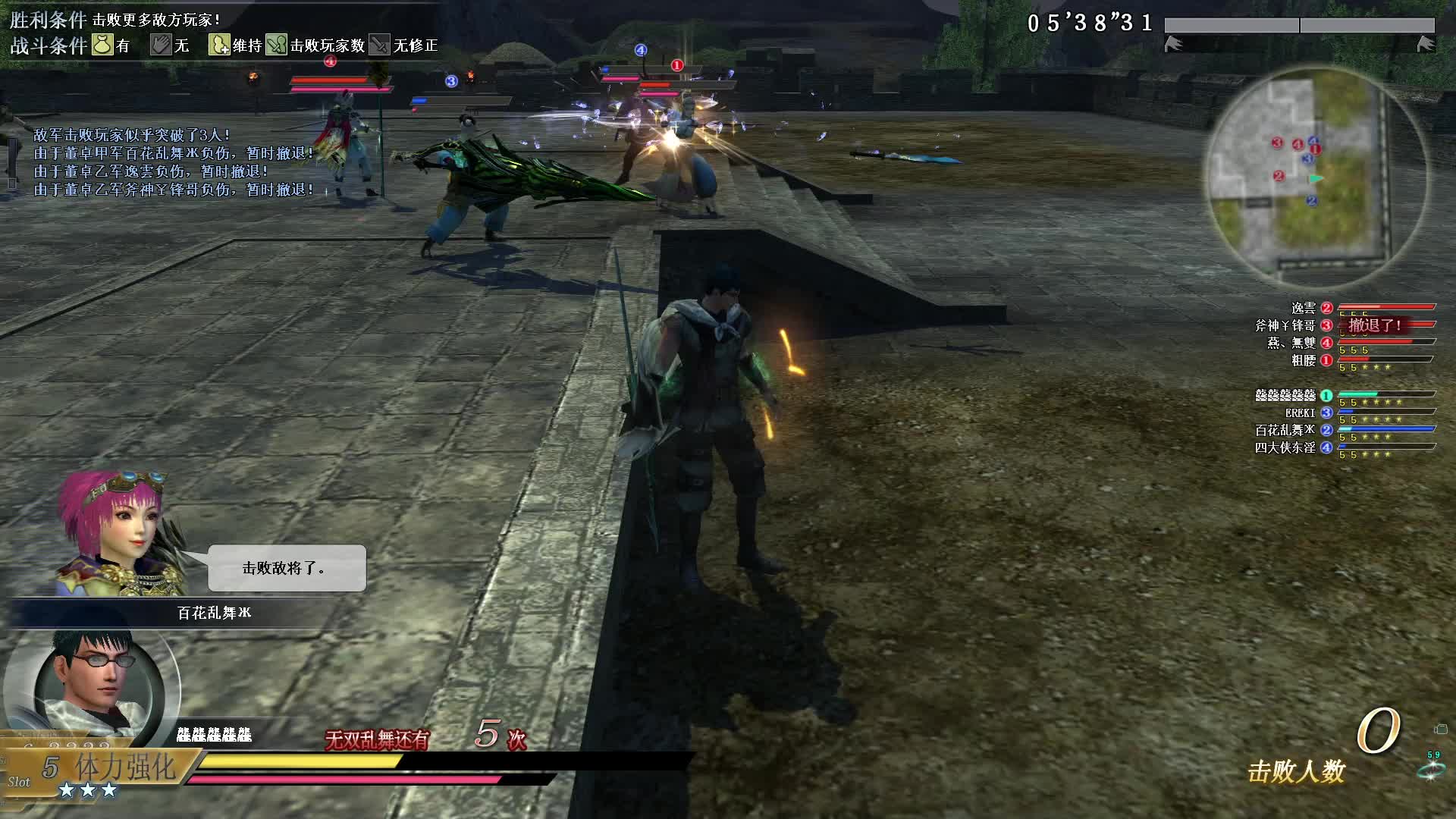Screen dimensions: 1456x819
Task: Pick 百花乱舞Ж in the ally team list
Action: click(1285, 430)
